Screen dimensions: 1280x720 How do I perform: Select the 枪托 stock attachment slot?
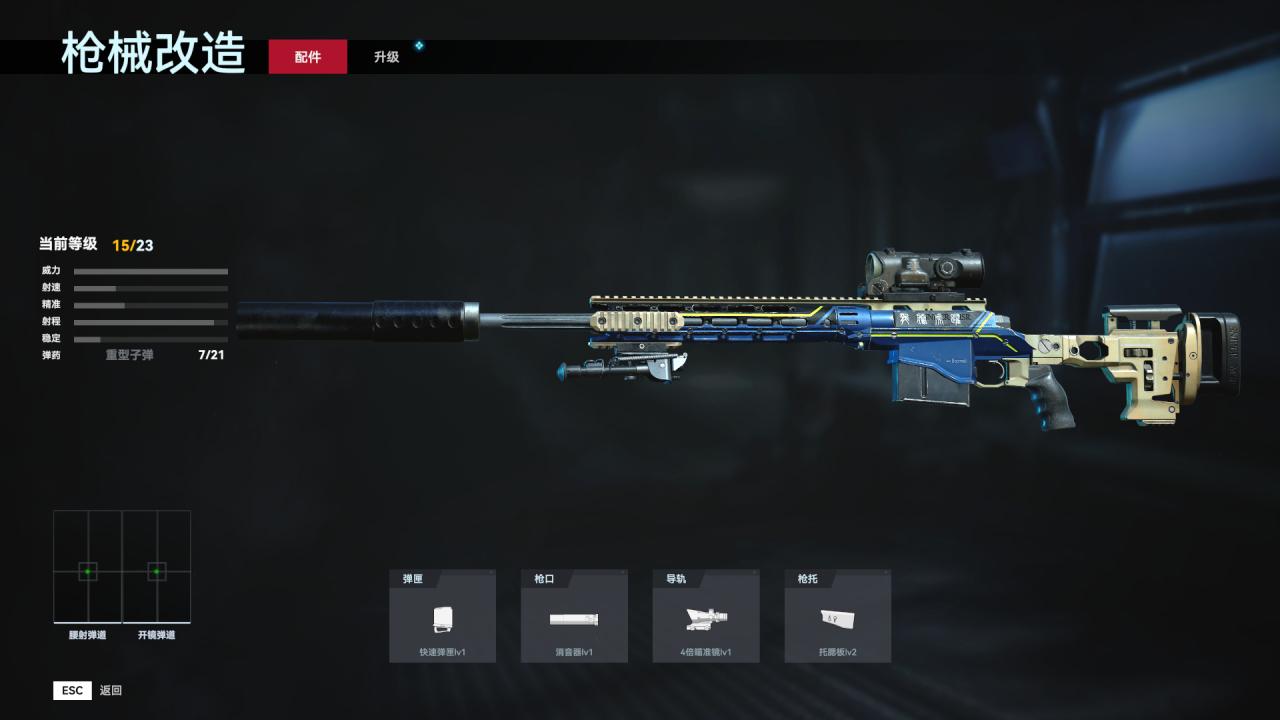pos(837,616)
